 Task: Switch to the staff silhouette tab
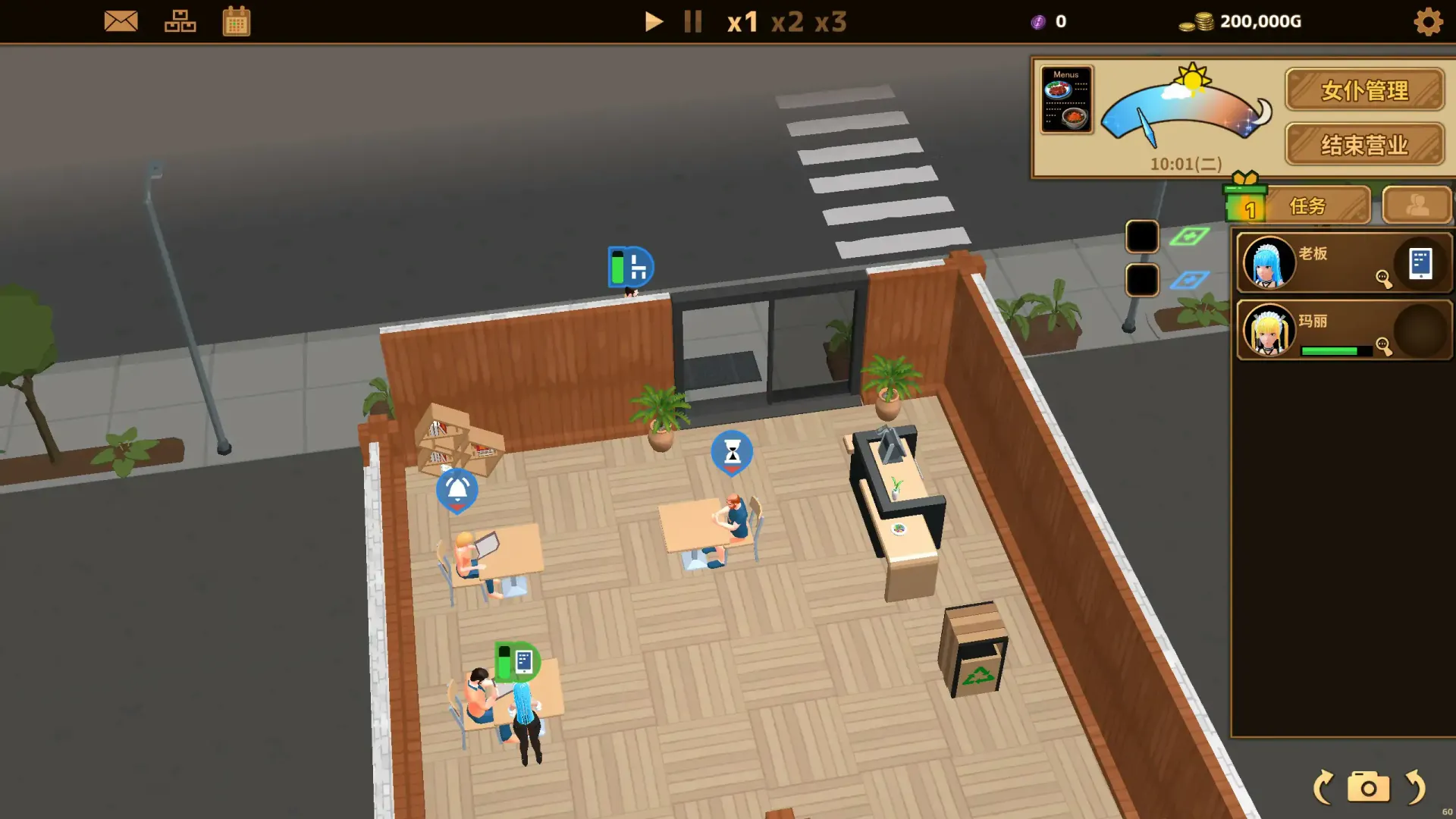click(1417, 205)
